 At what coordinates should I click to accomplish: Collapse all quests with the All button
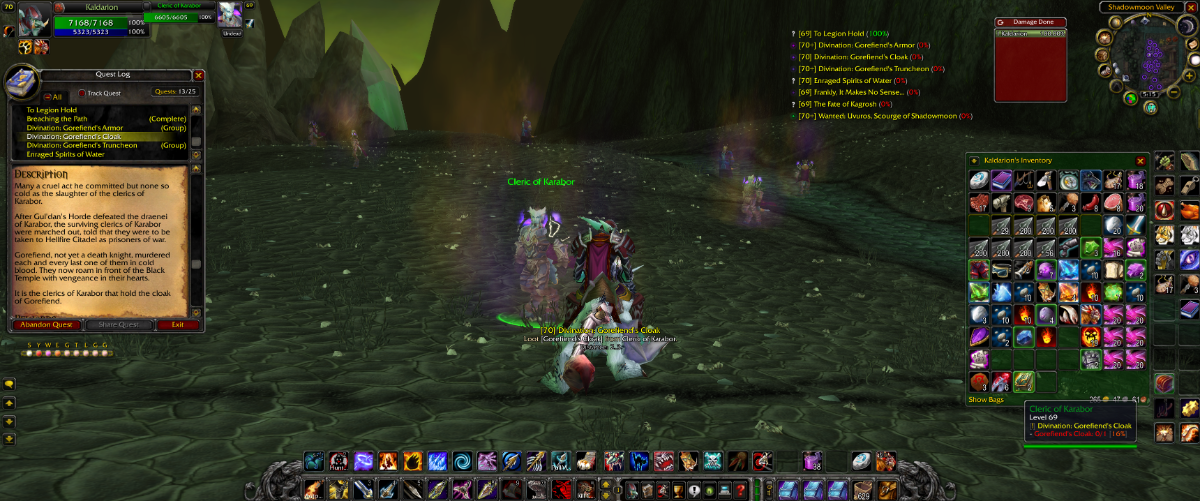tap(50, 96)
